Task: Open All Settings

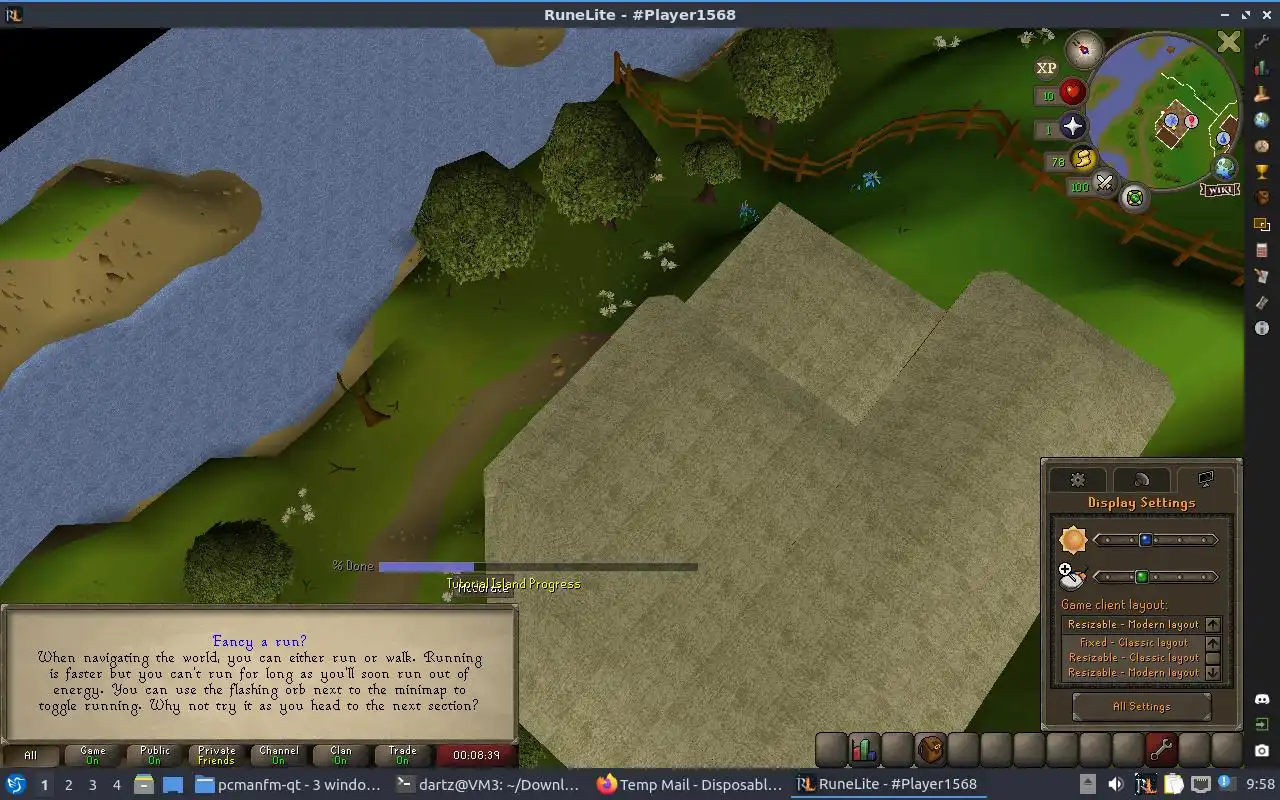Action: click(1141, 706)
